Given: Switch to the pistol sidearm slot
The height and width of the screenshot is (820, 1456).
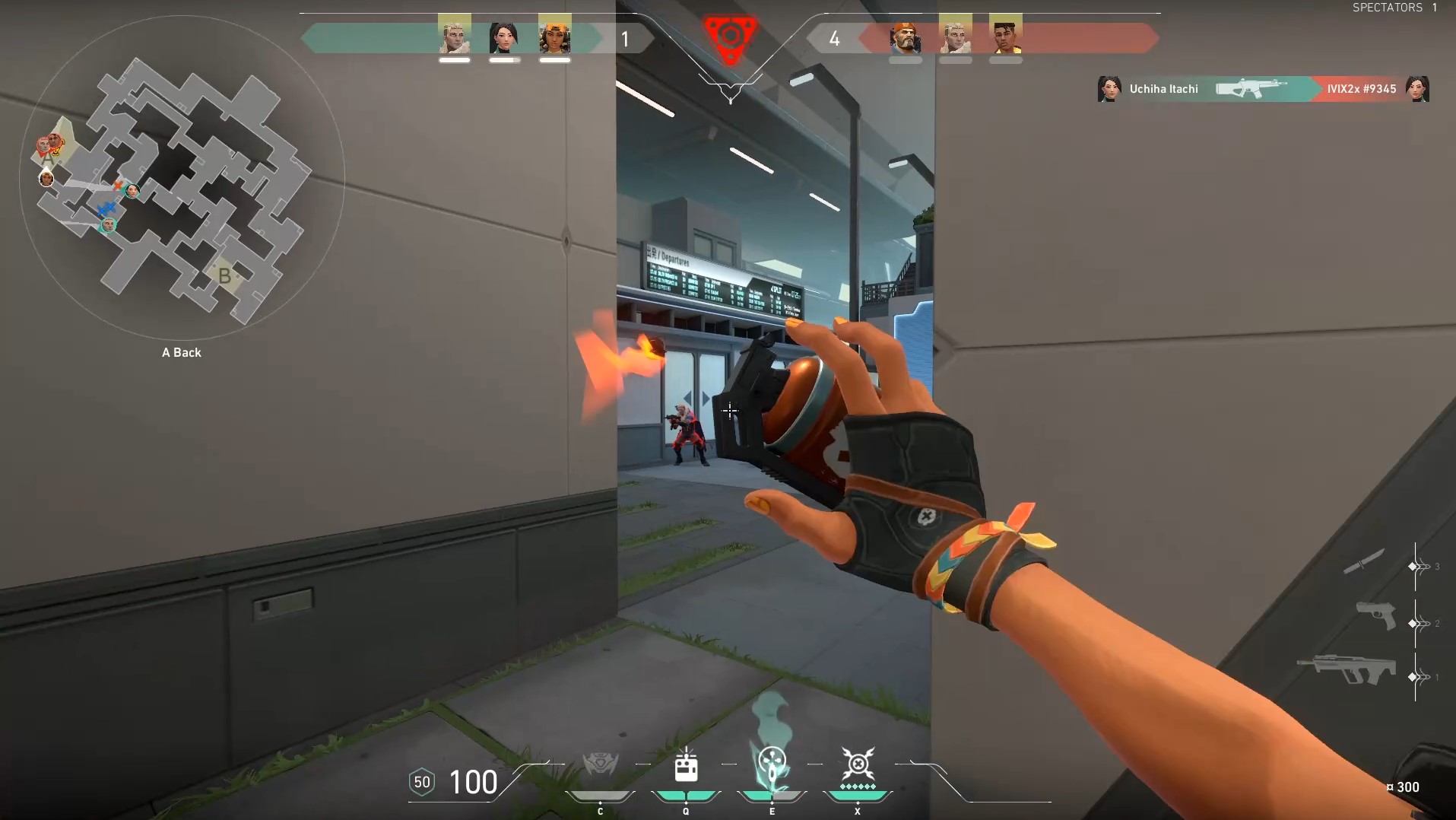Looking at the screenshot, I should click(x=1376, y=615).
